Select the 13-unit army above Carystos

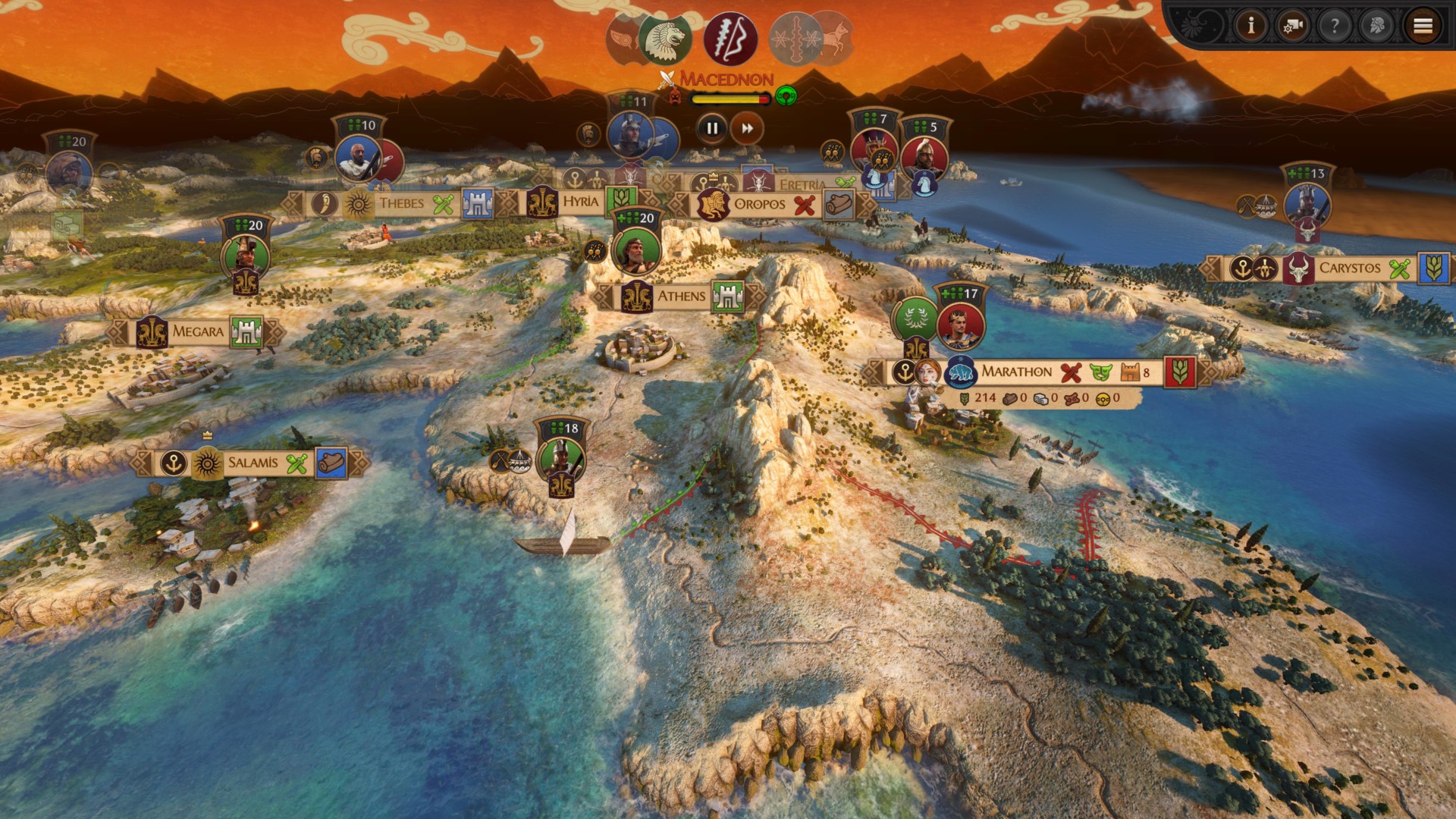(1307, 205)
